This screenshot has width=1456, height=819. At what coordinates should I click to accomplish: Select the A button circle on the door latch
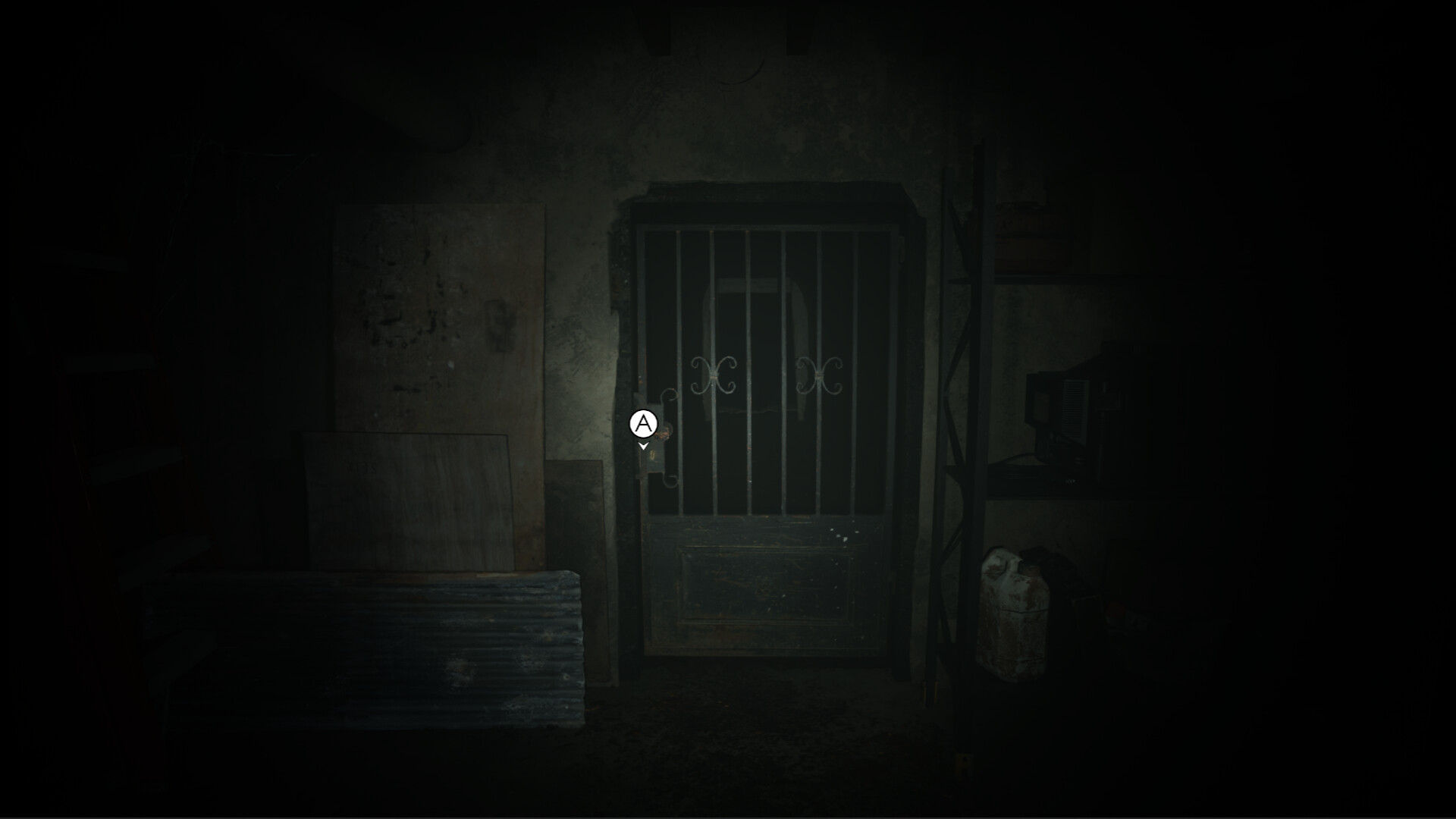pyautogui.click(x=642, y=422)
